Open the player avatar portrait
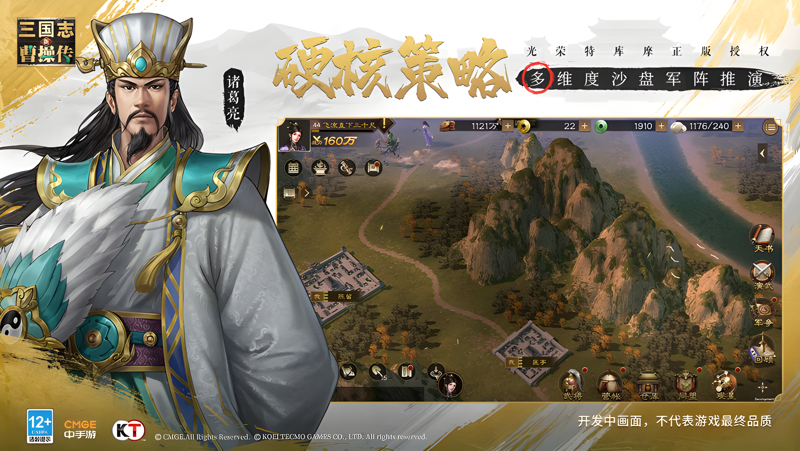Image resolution: width=800 pixels, height=451 pixels. click(x=294, y=134)
